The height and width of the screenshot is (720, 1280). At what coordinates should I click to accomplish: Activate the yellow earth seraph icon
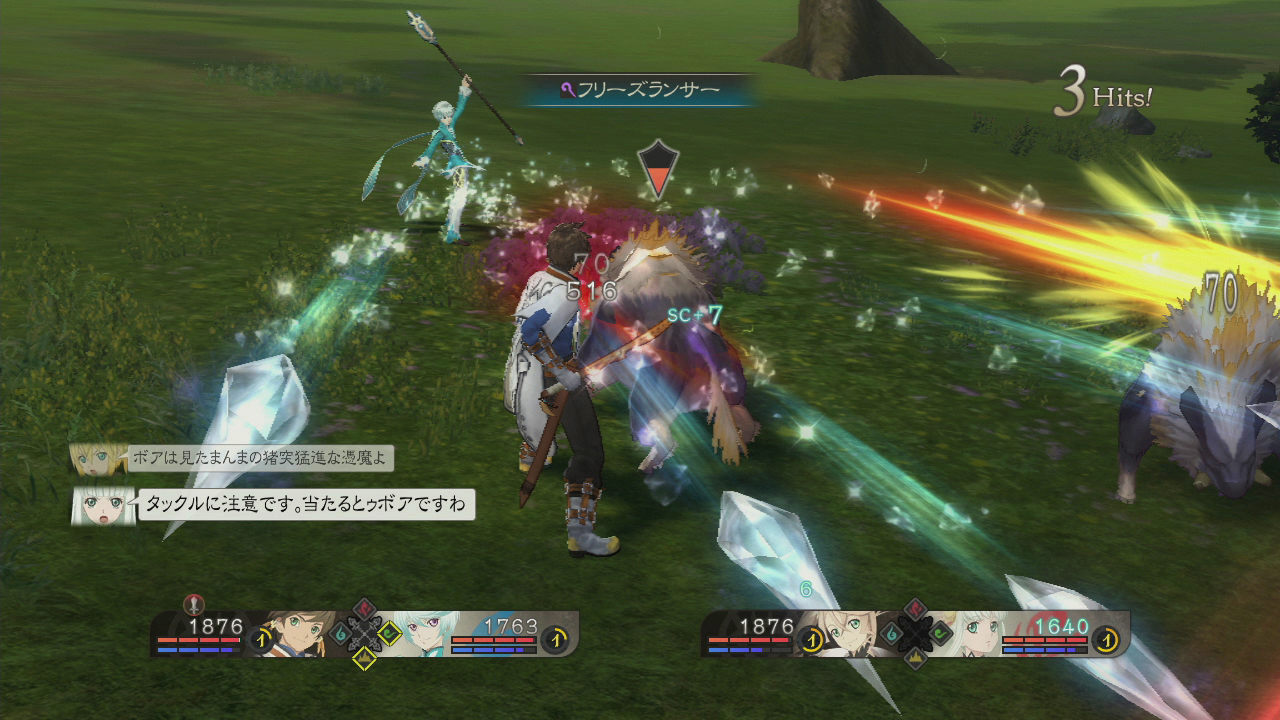(x=364, y=656)
